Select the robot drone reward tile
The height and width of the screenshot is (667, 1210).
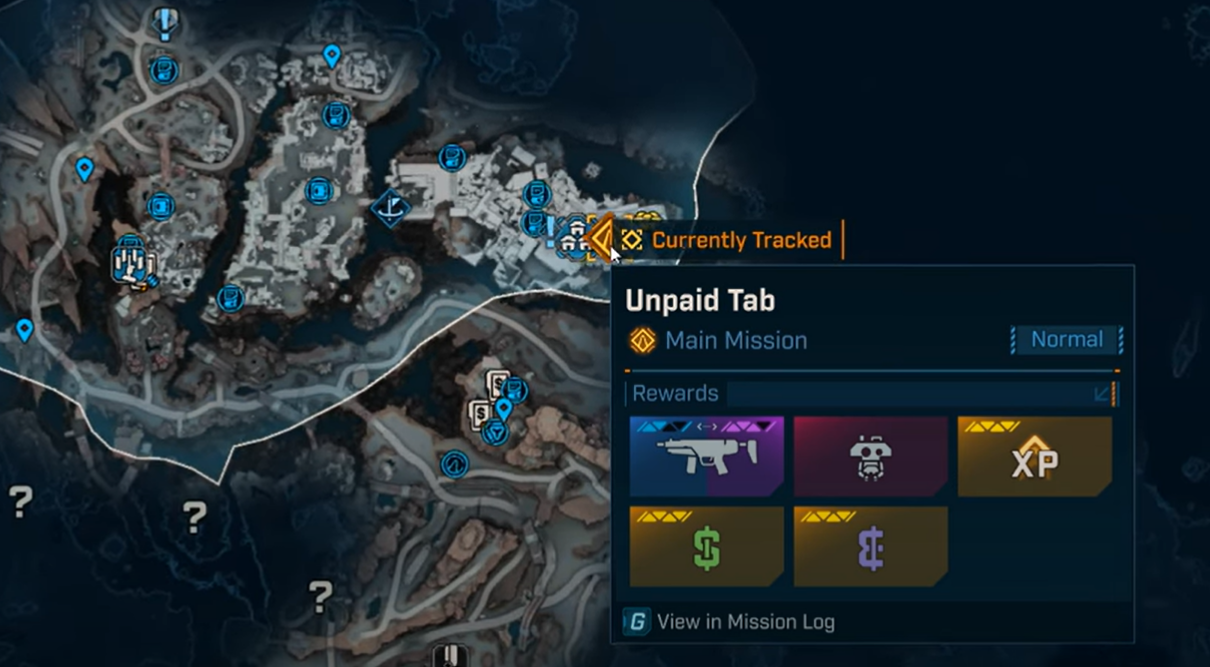pyautogui.click(x=870, y=457)
